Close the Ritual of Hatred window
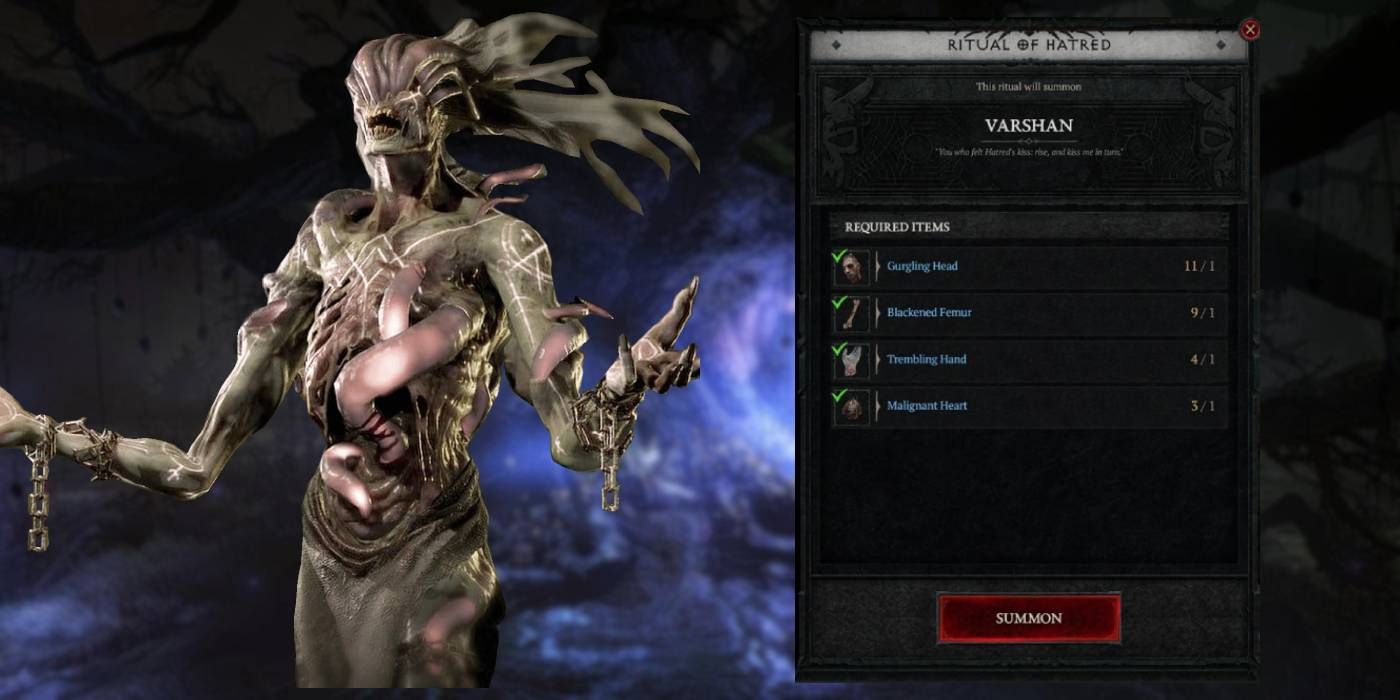This screenshot has width=1400, height=700. click(x=1249, y=30)
